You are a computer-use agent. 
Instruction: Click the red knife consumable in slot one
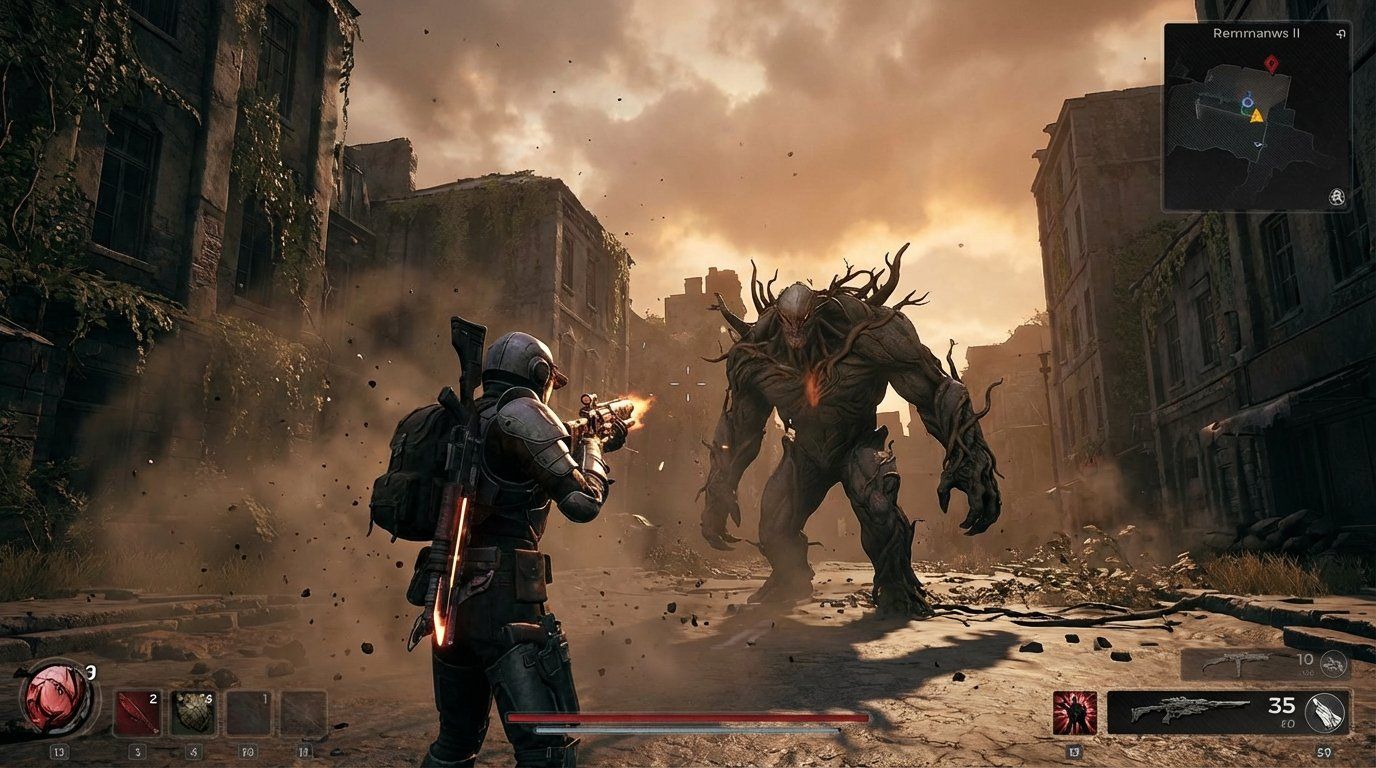point(137,713)
